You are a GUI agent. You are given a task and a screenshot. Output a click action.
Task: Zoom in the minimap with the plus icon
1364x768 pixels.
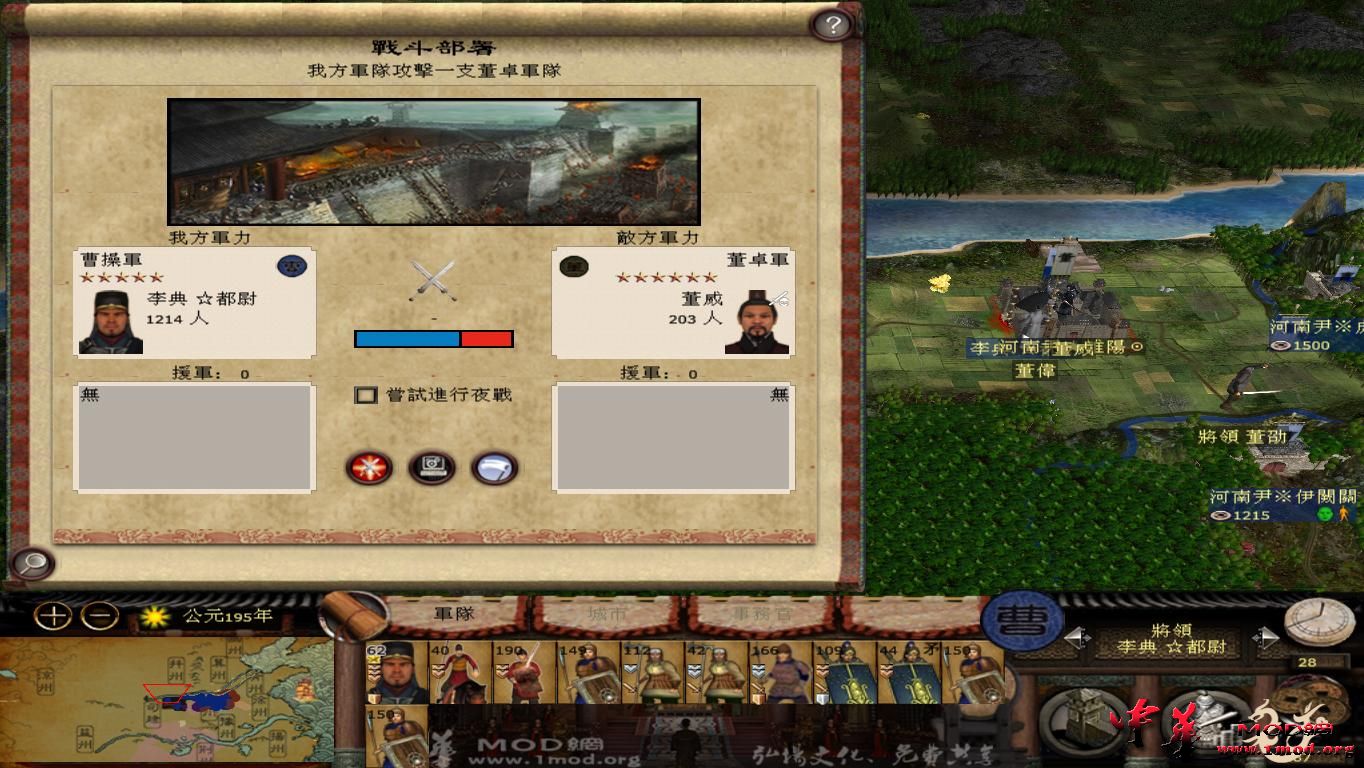[52, 615]
